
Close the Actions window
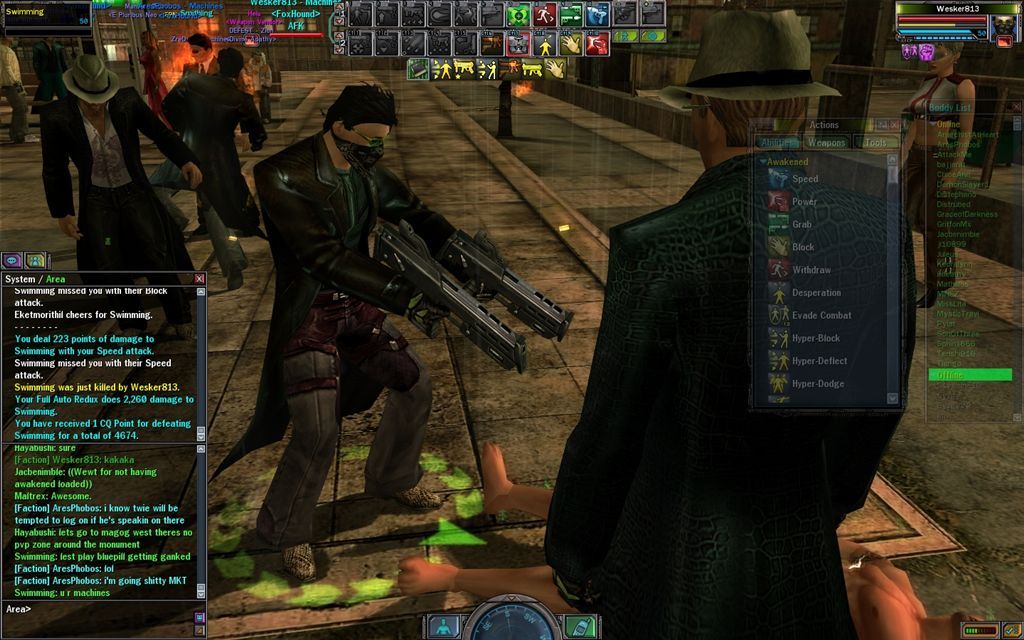(896, 125)
